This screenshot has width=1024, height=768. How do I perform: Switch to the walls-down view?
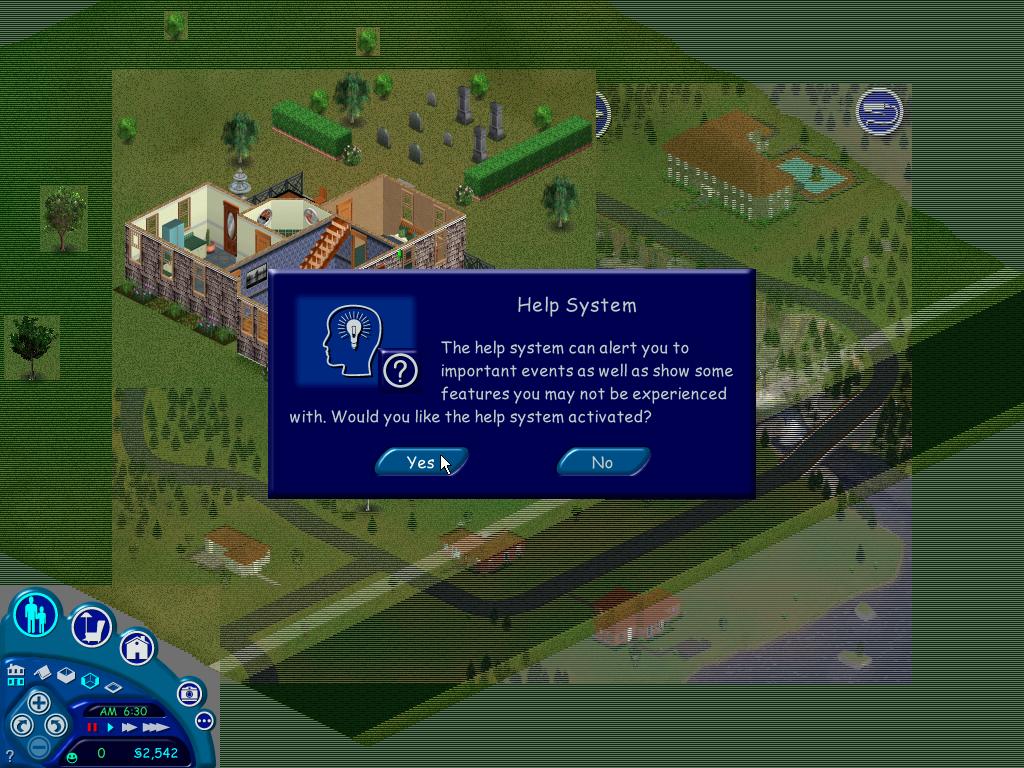coord(113,688)
